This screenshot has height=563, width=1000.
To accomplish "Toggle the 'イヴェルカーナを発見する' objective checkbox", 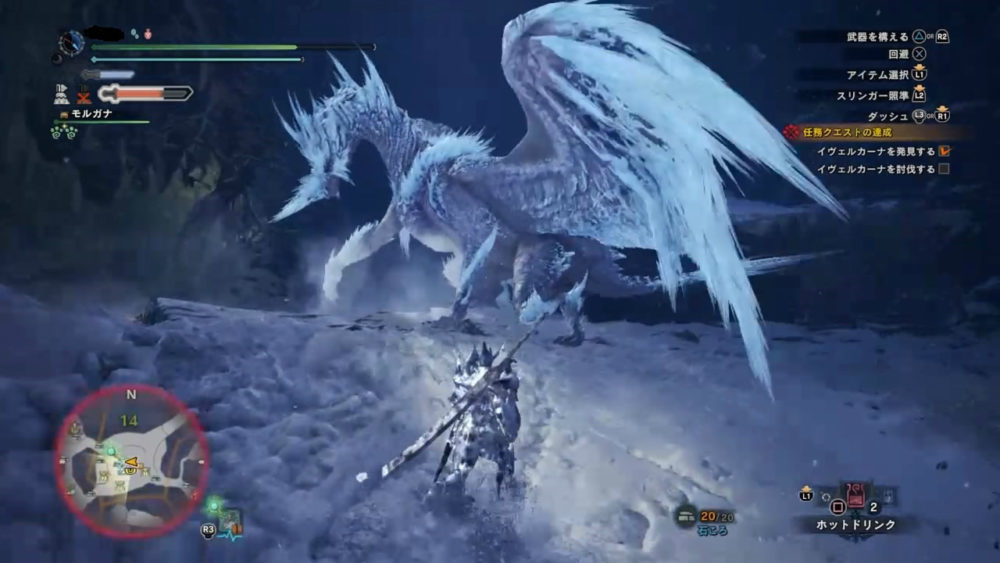I will tap(943, 150).
